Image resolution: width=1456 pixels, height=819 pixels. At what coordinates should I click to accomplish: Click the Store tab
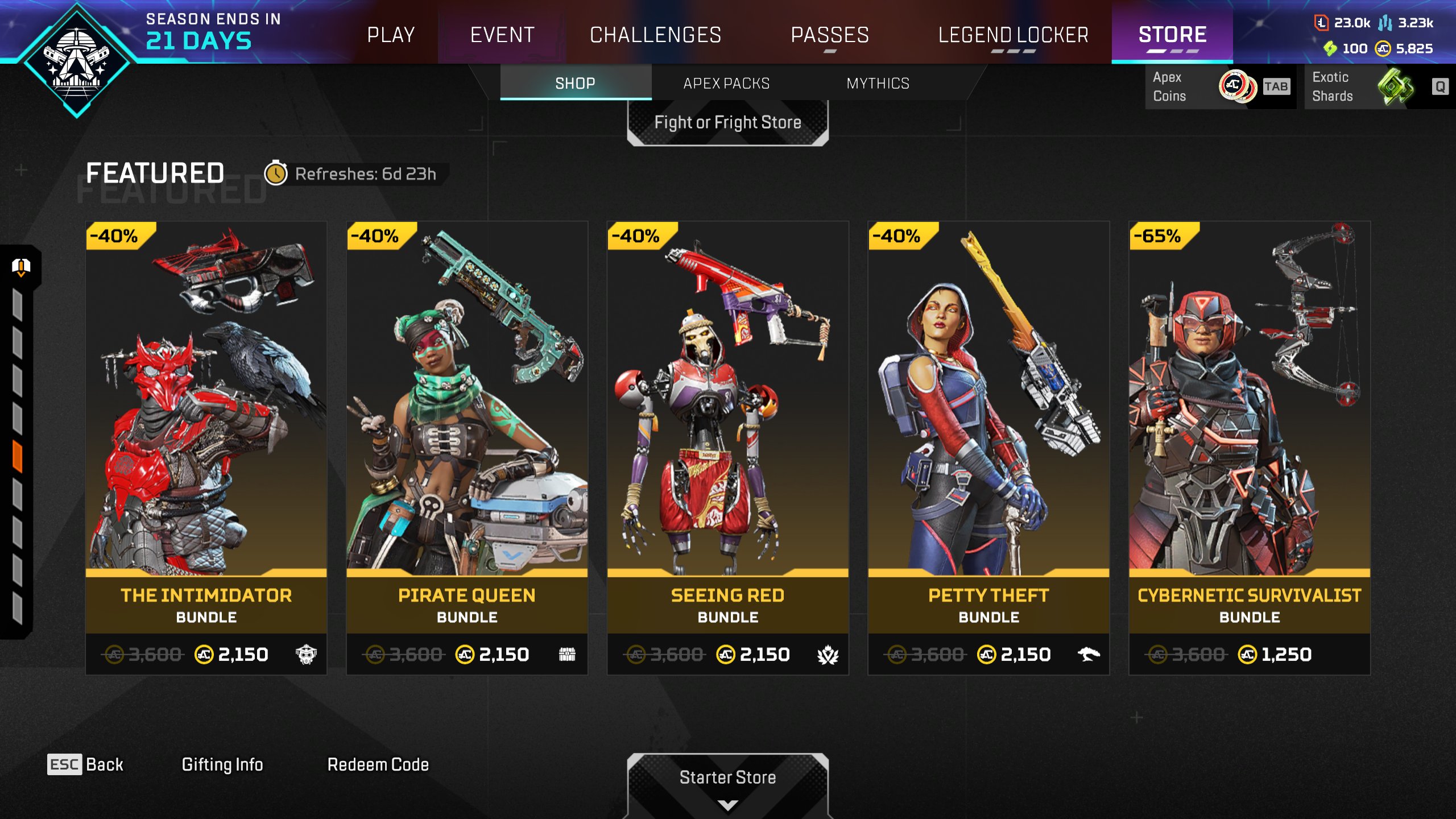click(x=1172, y=35)
